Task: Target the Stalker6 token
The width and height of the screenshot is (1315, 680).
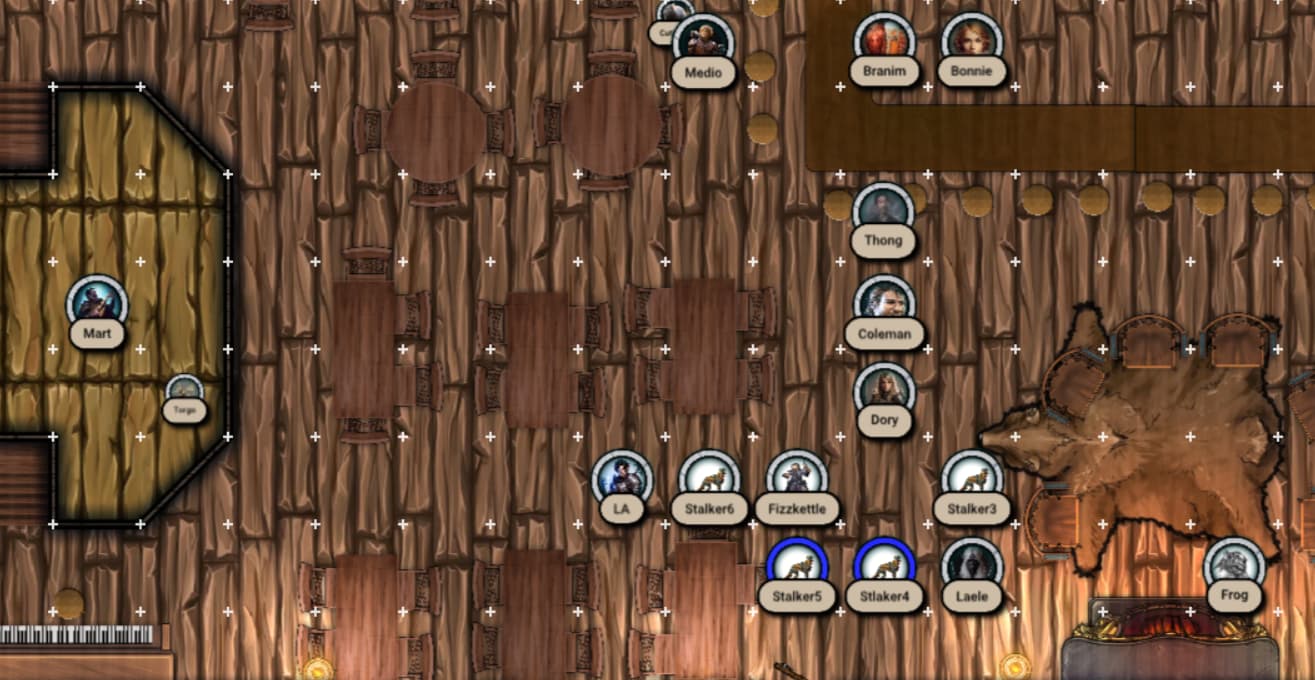Action: [709, 480]
